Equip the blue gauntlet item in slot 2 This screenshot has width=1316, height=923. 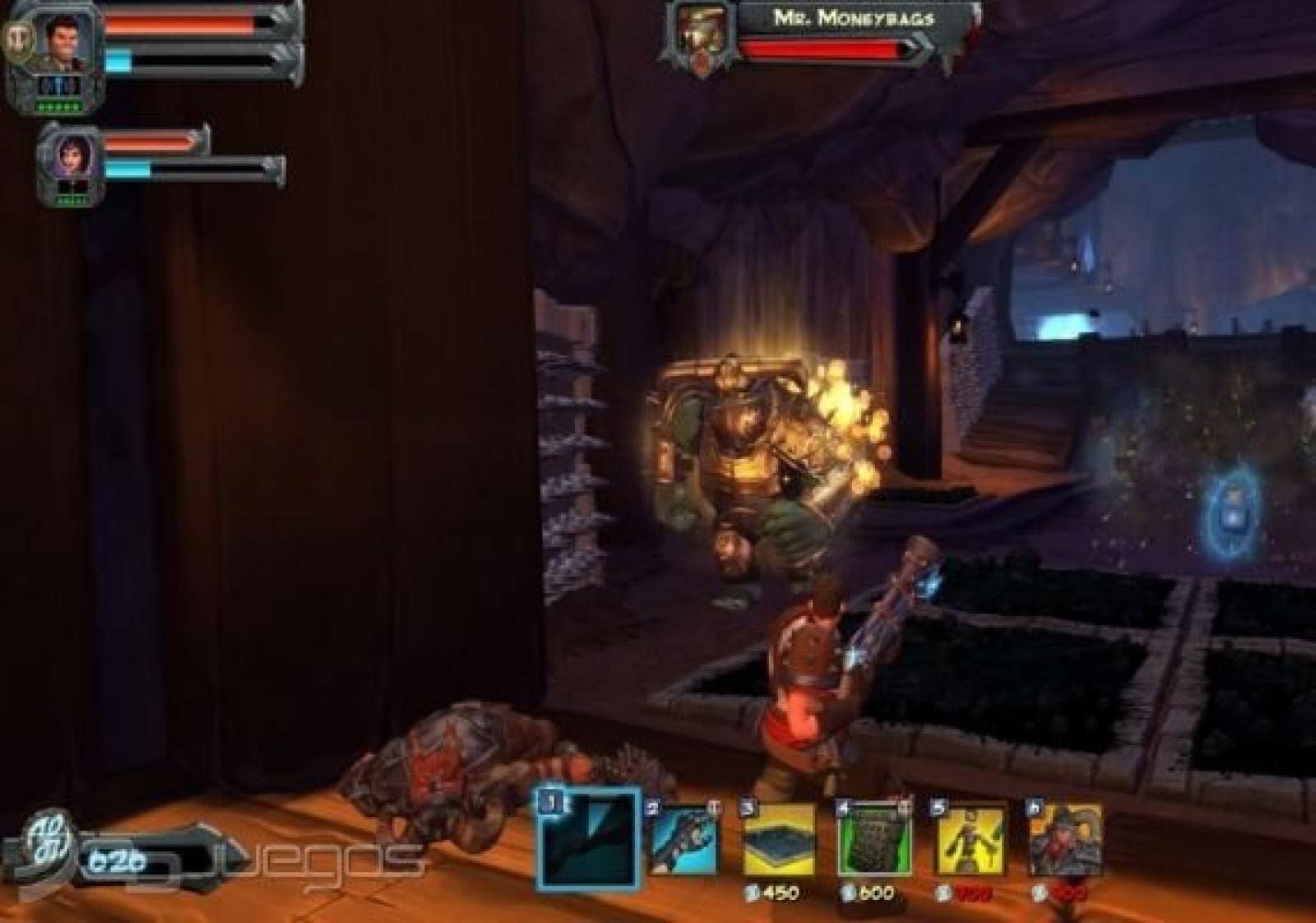click(x=683, y=841)
